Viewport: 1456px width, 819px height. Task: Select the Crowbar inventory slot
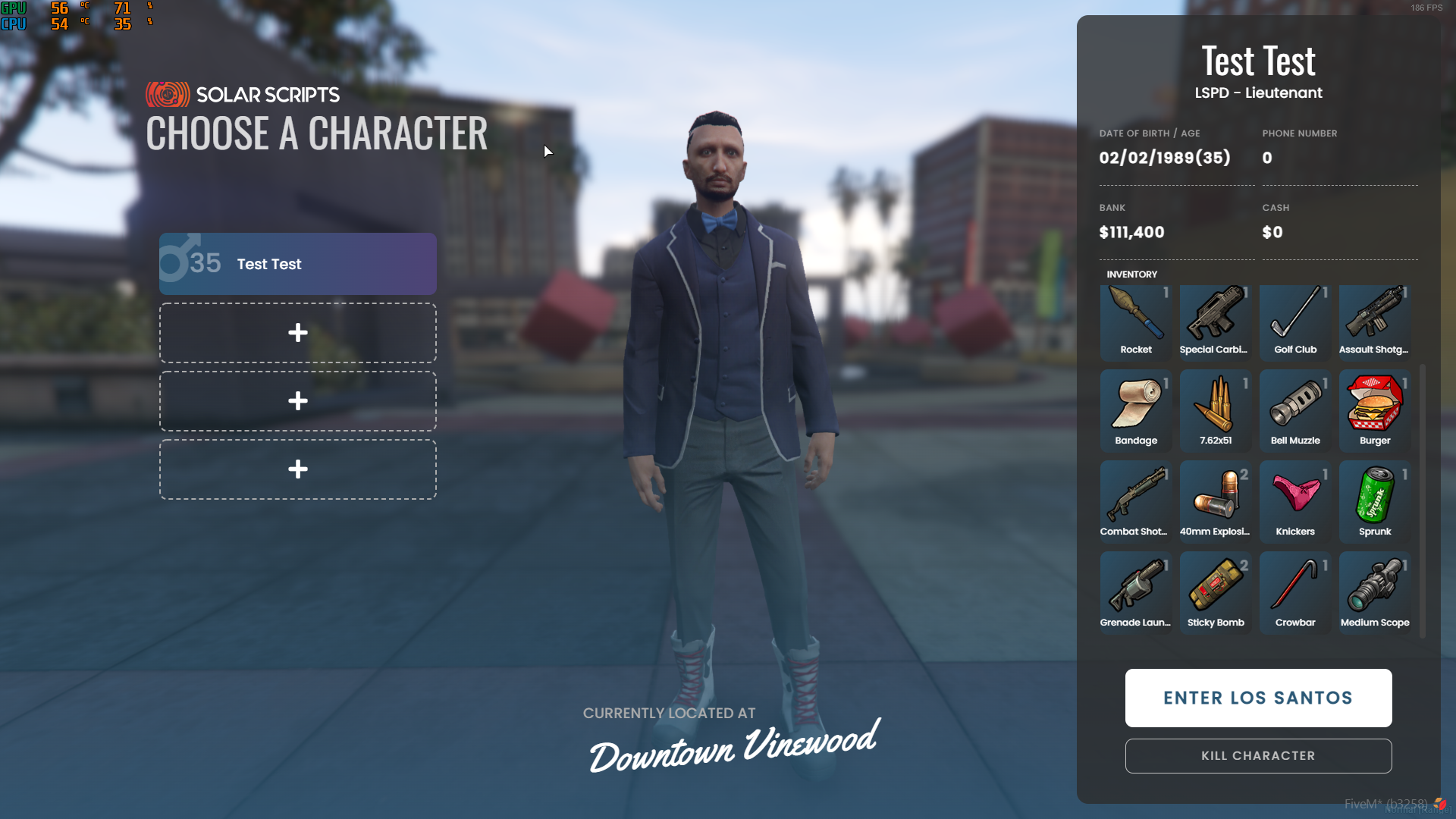1295,592
